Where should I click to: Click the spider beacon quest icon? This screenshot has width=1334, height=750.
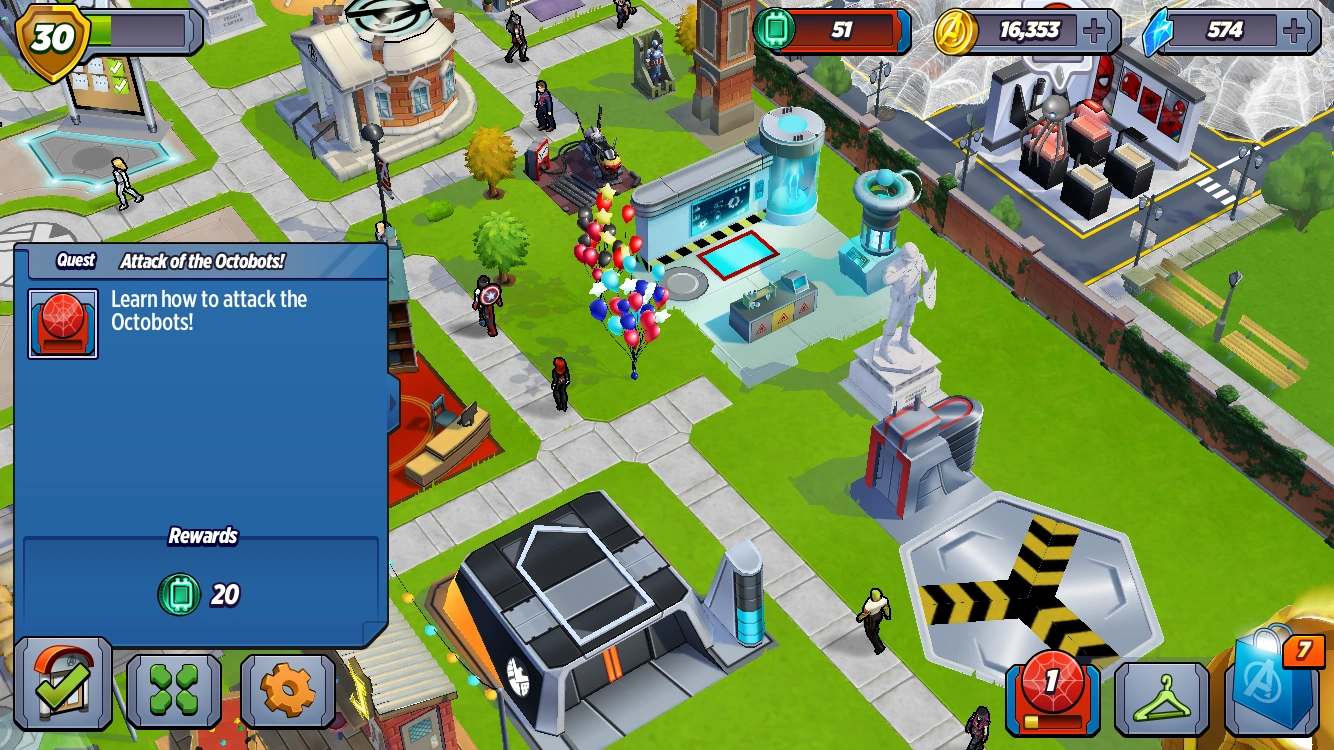pyautogui.click(x=62, y=322)
